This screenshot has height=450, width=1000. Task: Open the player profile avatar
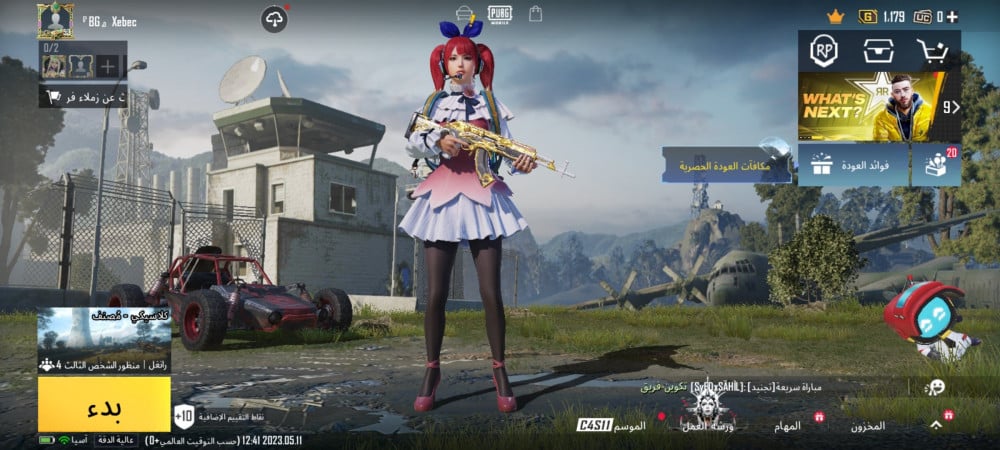[55, 18]
